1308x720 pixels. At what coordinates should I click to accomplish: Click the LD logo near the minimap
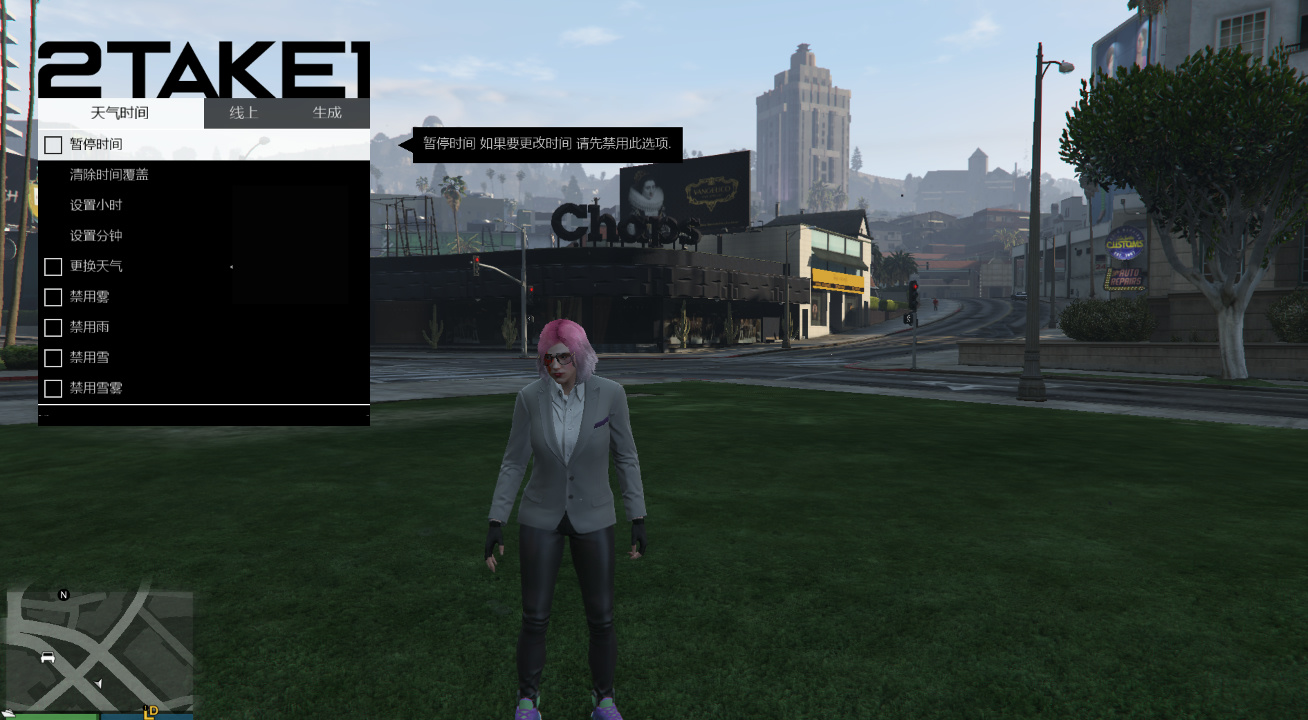click(x=152, y=714)
